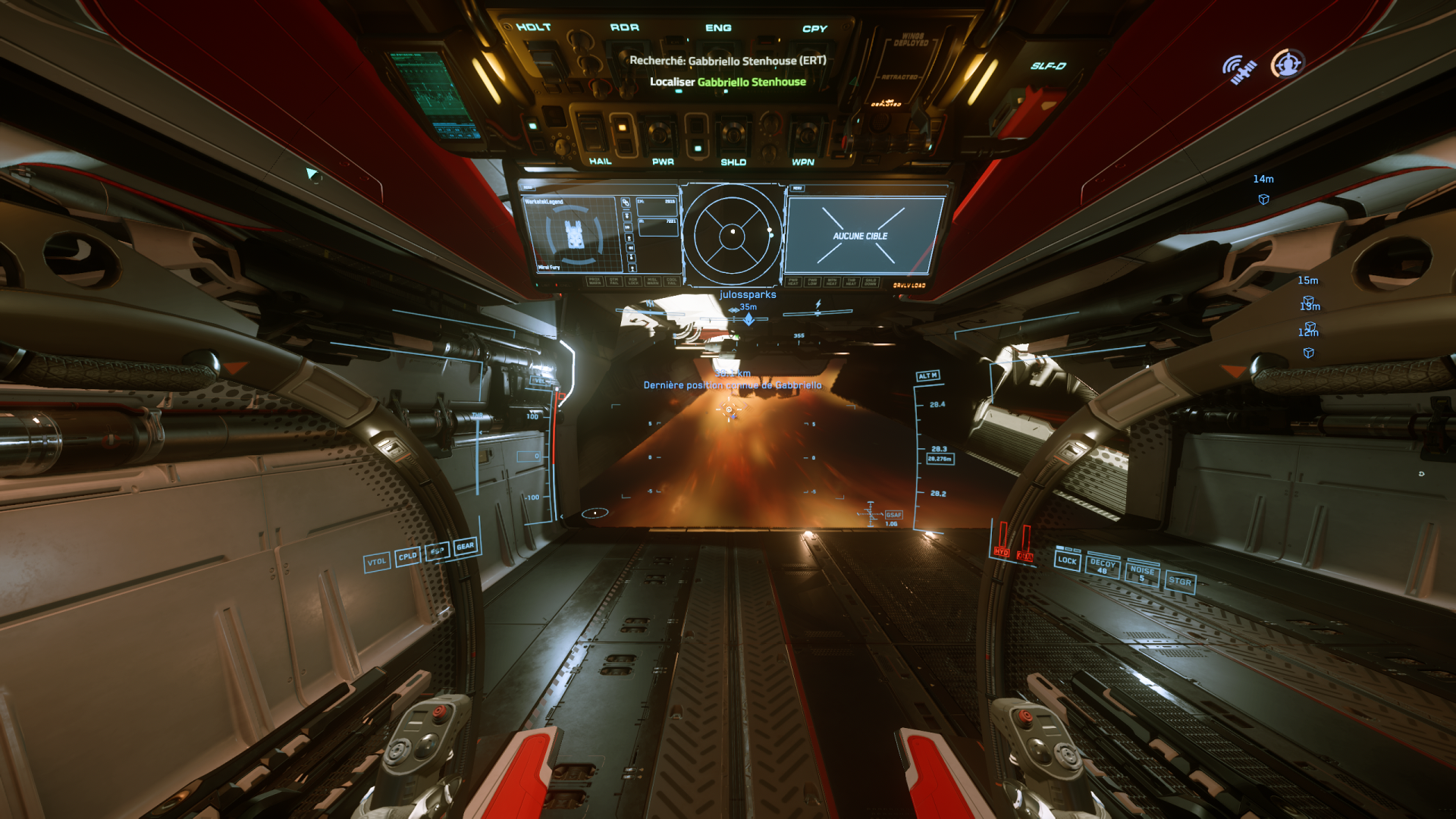The width and height of the screenshot is (1456, 819).
Task: Toggle the ESP indicator
Action: click(437, 551)
